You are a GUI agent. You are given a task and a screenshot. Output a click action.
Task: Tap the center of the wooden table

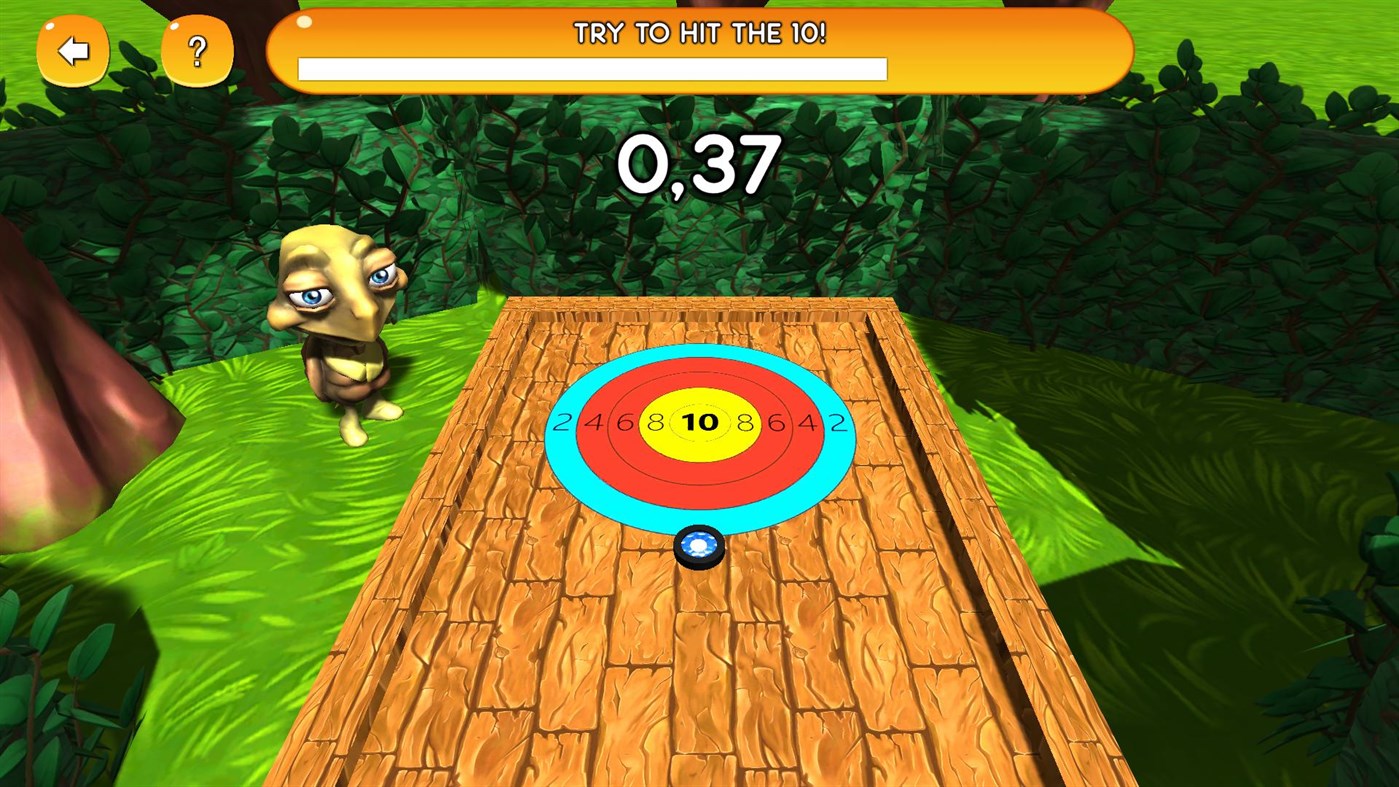(x=700, y=650)
